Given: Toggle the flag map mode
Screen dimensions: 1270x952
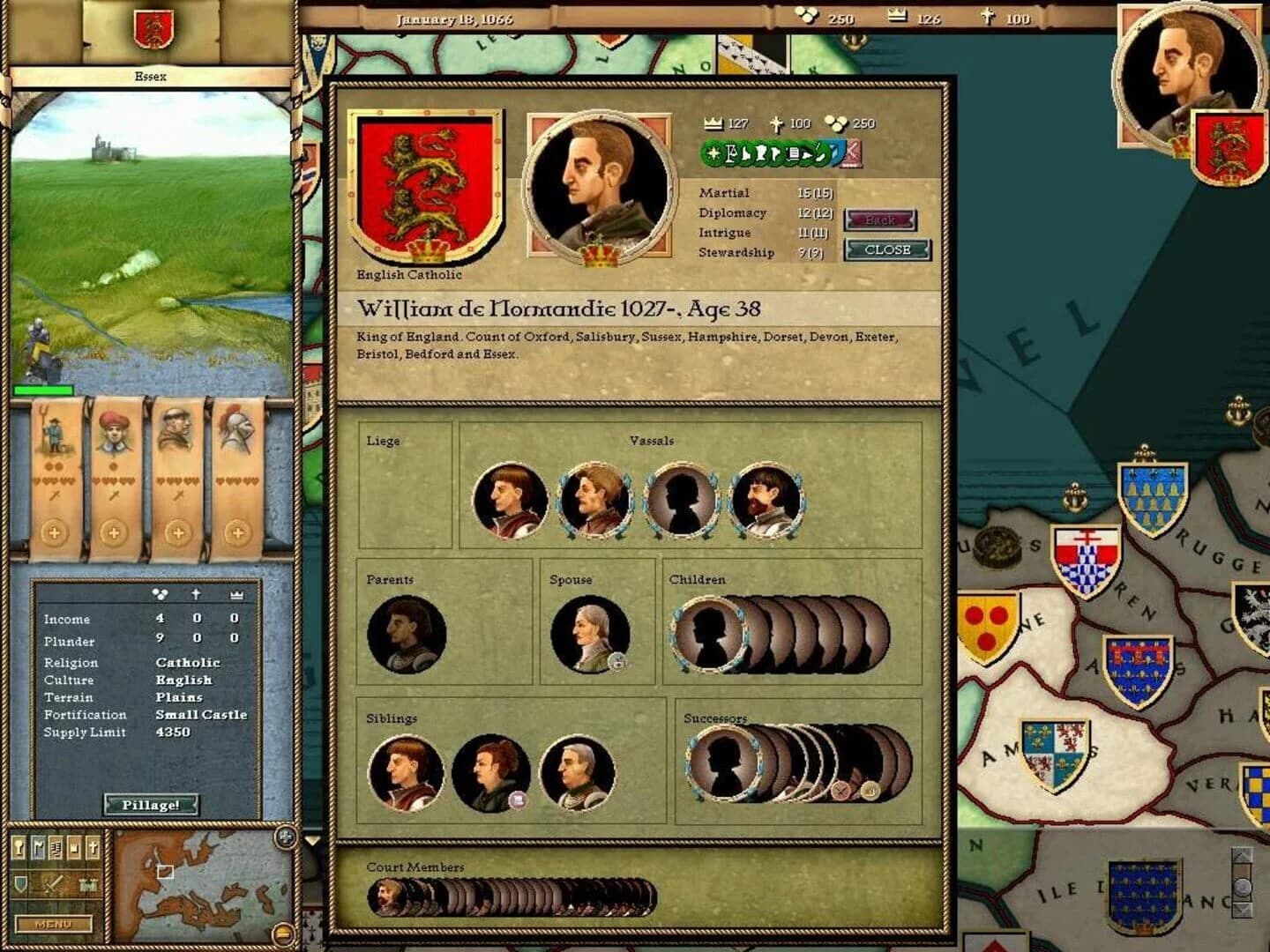Looking at the screenshot, I should tap(37, 846).
